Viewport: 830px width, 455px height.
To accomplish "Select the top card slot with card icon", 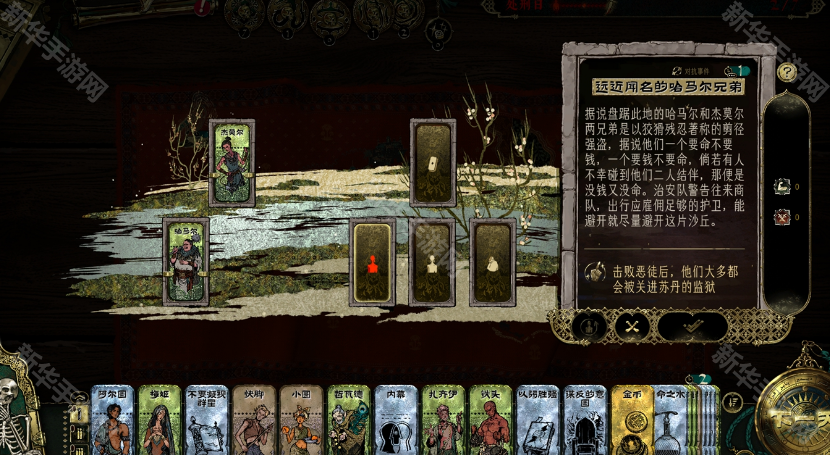I will 432,162.
